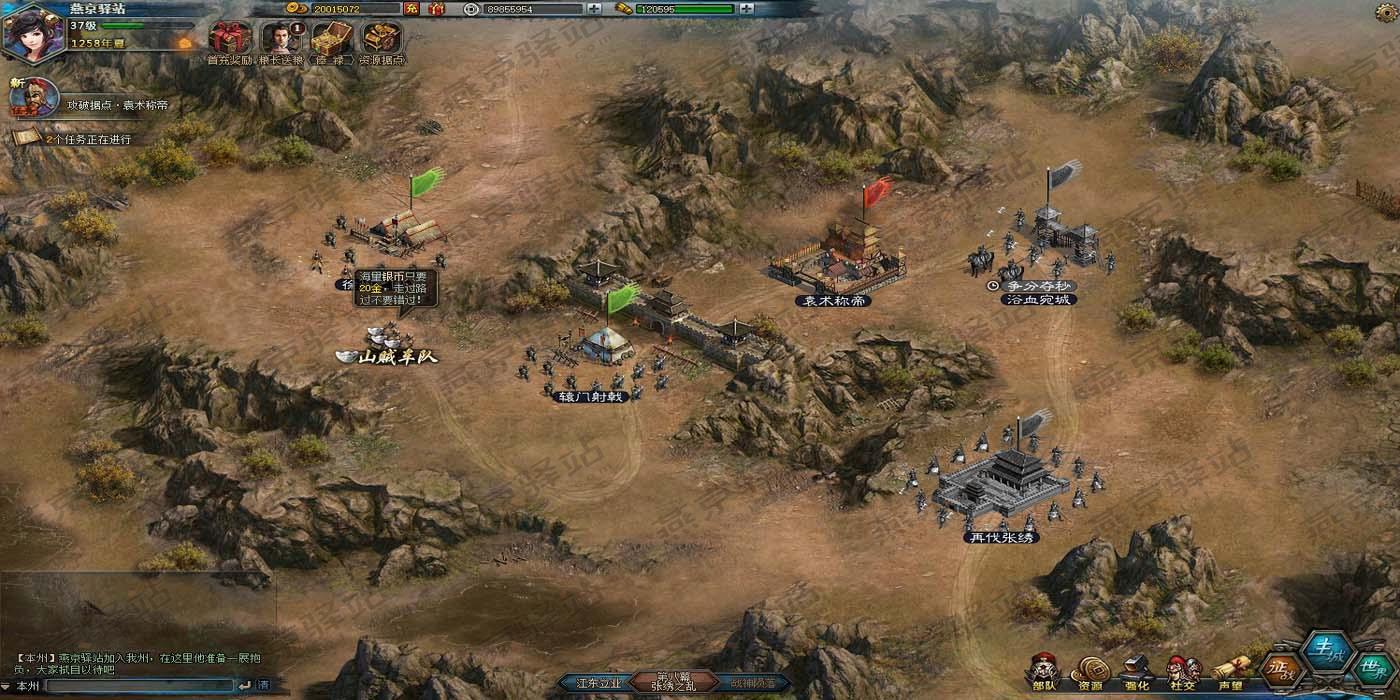Open the player portrait profile
Viewport: 1400px width, 700px height.
tap(33, 32)
